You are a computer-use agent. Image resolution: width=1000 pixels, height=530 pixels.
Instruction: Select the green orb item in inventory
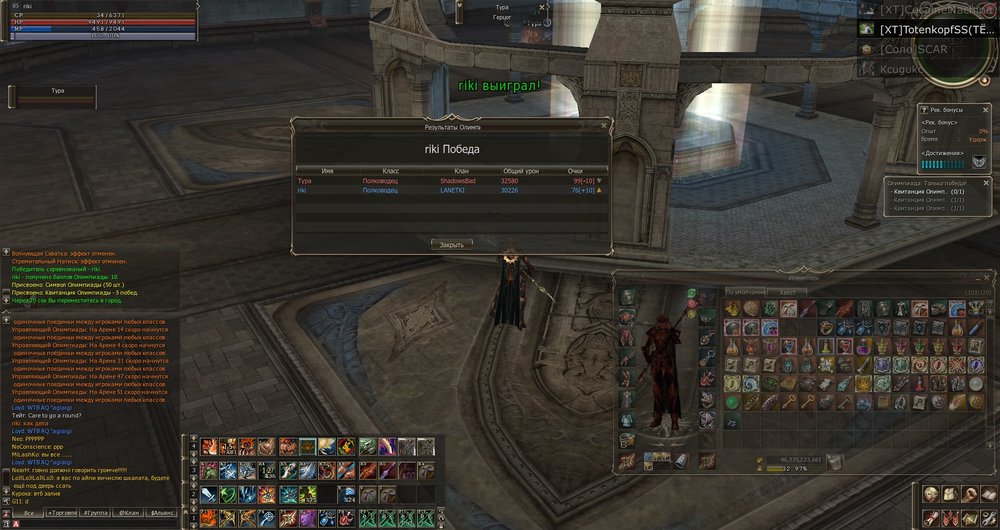pyautogui.click(x=733, y=402)
